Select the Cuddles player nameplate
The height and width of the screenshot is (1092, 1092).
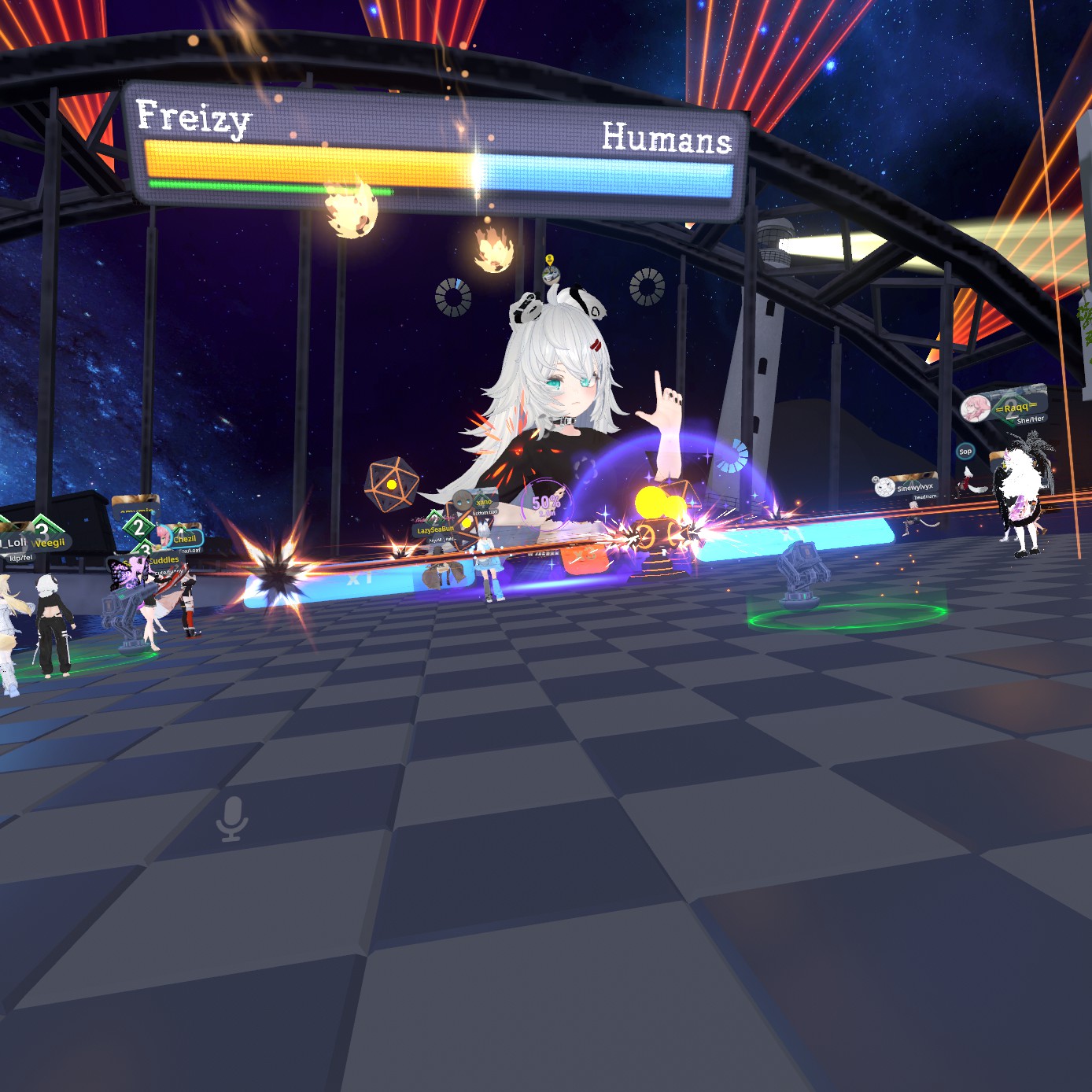[x=164, y=560]
